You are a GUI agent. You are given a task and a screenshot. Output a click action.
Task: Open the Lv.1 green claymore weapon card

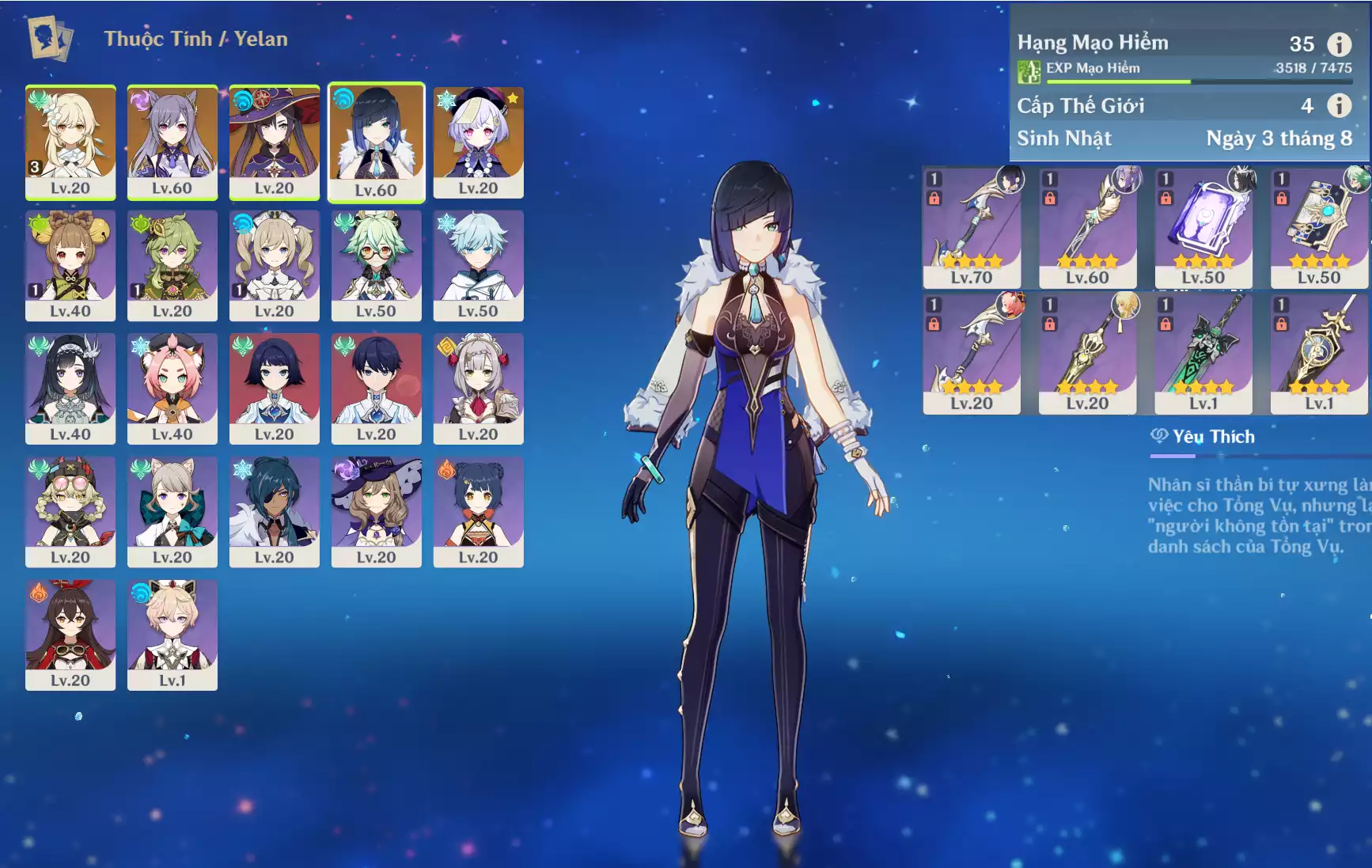click(x=1203, y=352)
